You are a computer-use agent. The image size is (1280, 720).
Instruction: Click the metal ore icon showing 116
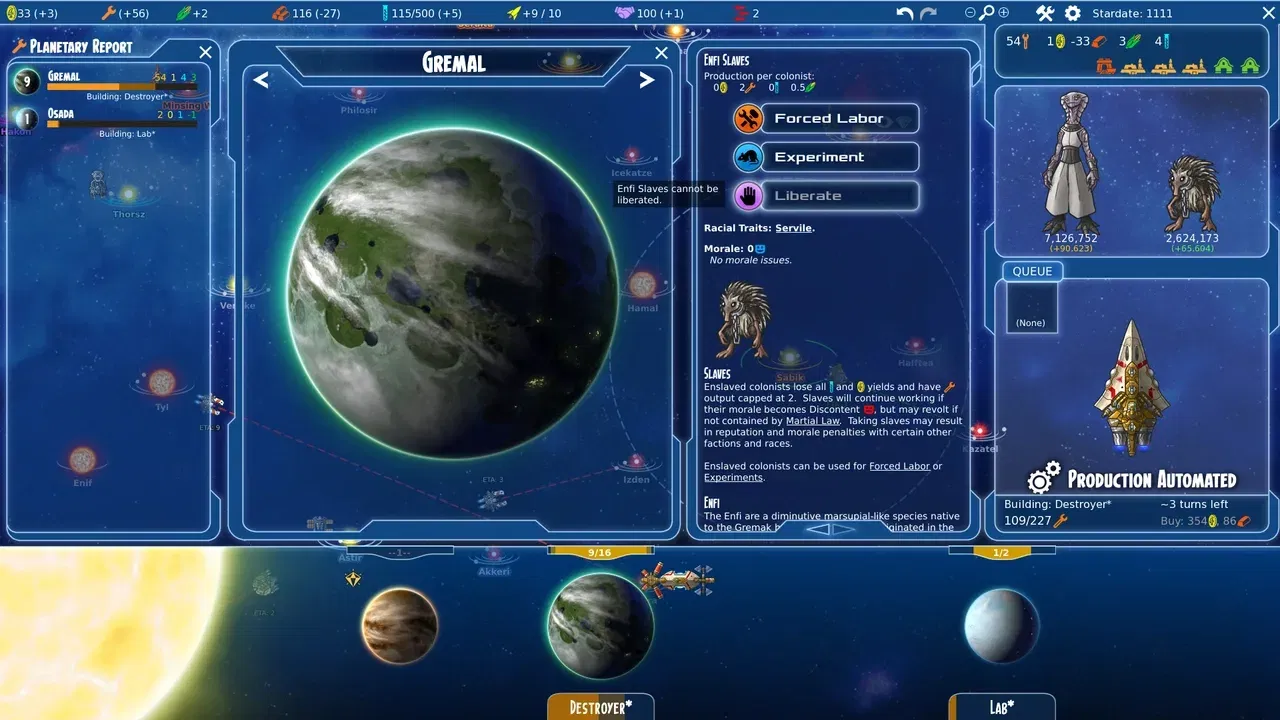point(282,13)
